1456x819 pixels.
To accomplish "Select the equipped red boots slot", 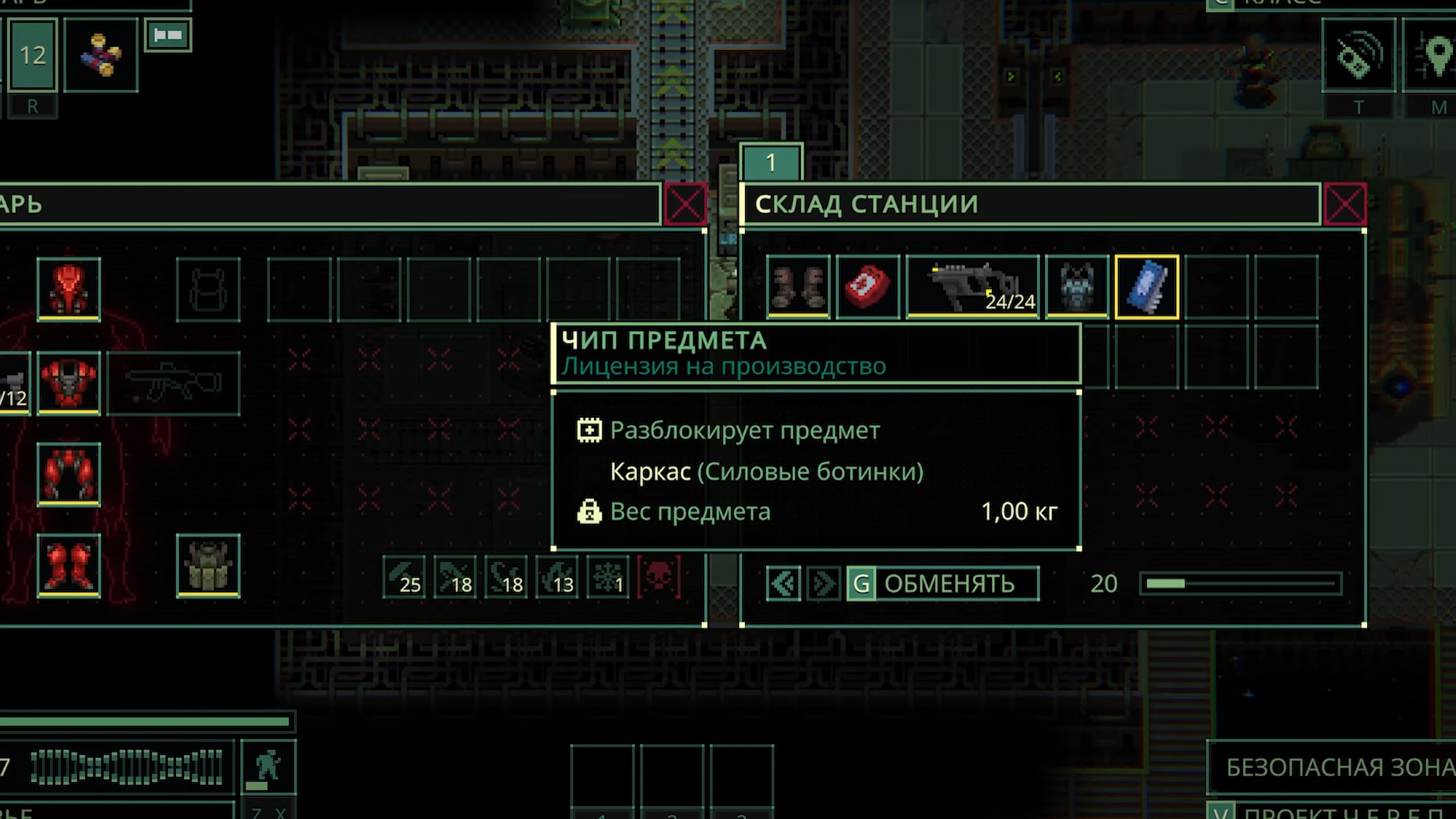I will 69,565.
